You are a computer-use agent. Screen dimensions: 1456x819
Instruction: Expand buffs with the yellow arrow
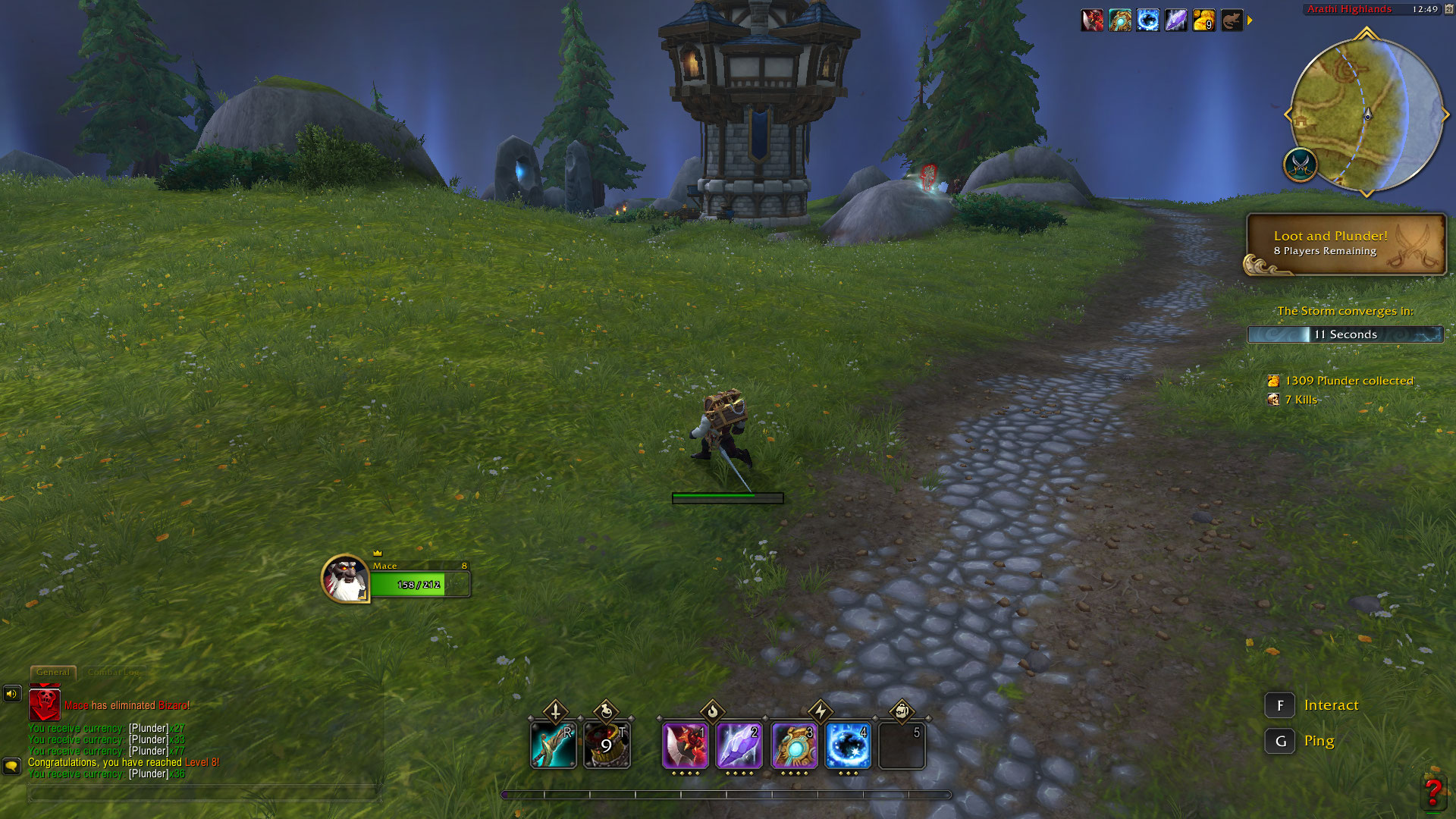[x=1250, y=20]
